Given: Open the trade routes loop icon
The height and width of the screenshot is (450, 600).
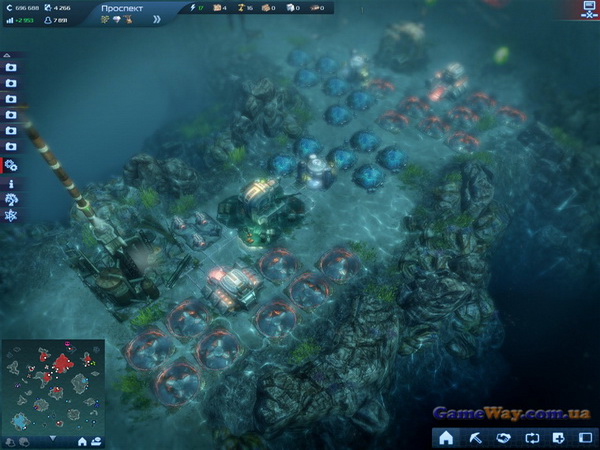Looking at the screenshot, I should coord(530,437).
